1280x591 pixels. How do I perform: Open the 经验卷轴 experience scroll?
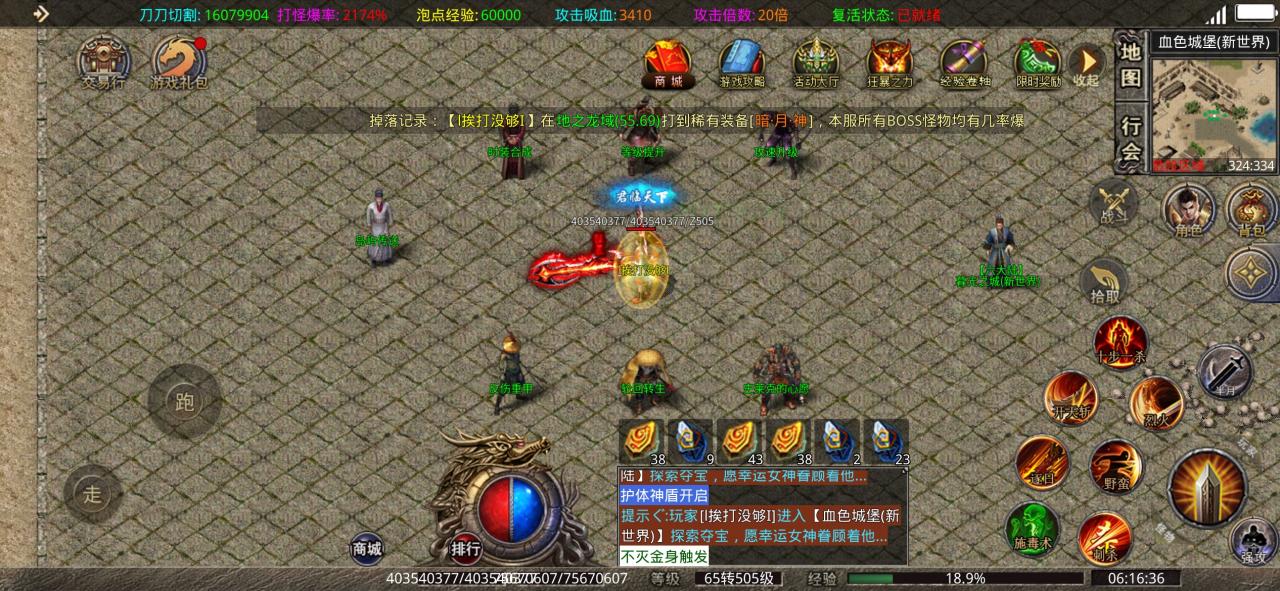[x=965, y=63]
